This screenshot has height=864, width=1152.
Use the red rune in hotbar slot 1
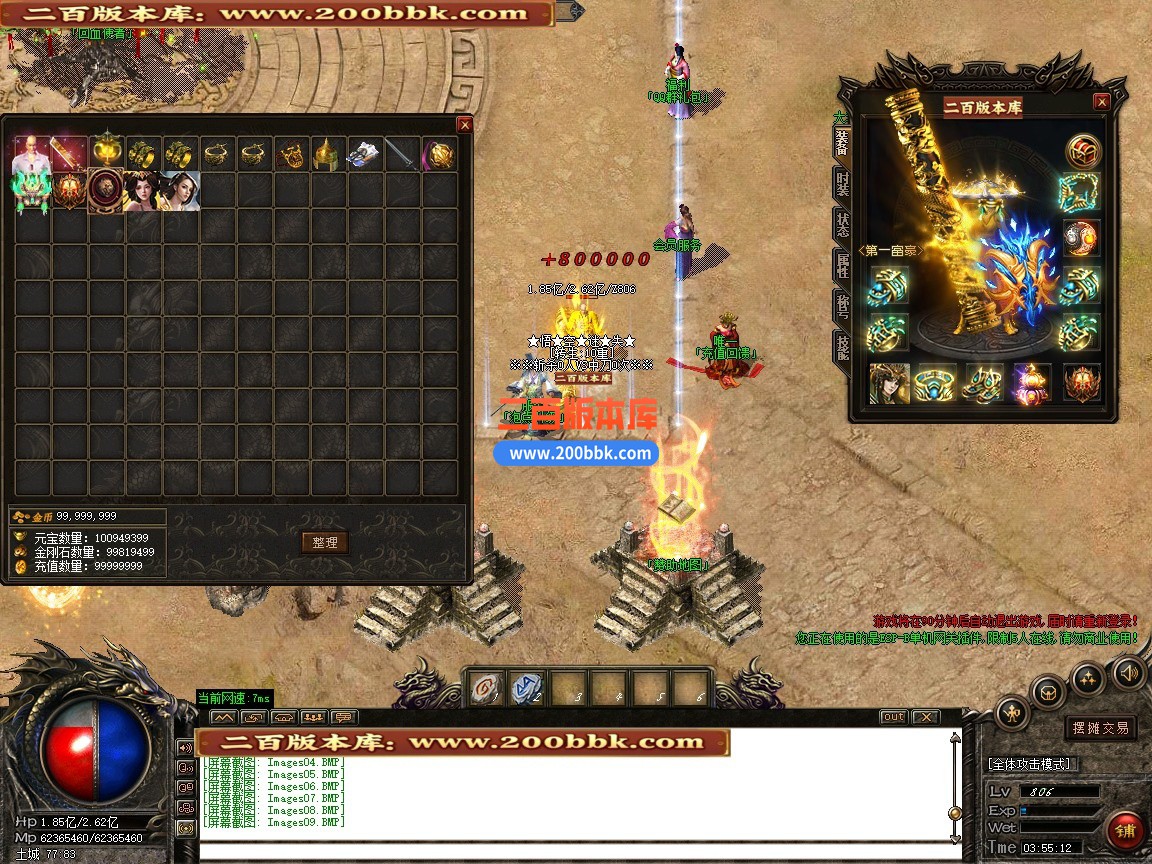click(485, 688)
